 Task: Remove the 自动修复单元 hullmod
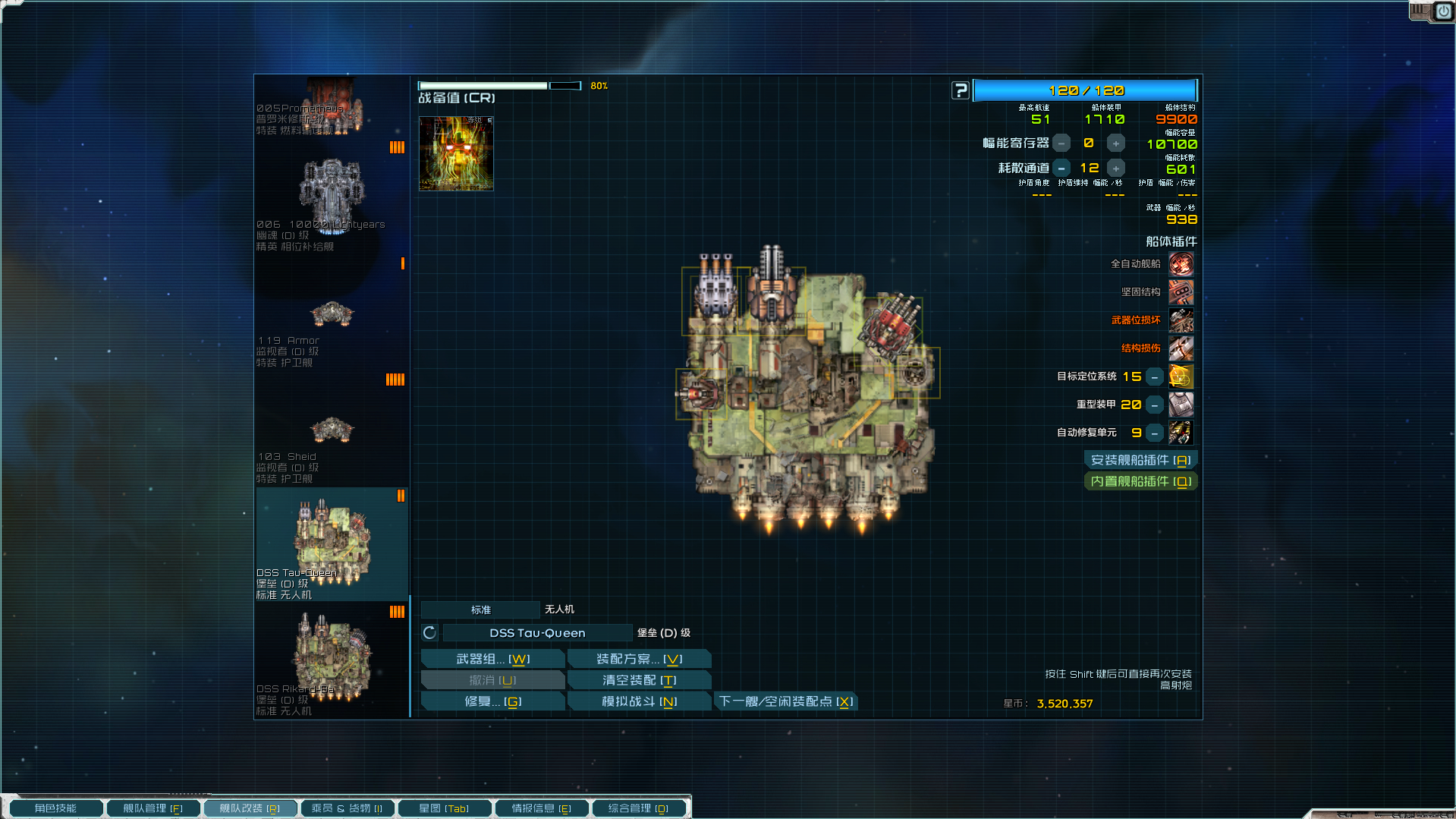pos(1154,433)
